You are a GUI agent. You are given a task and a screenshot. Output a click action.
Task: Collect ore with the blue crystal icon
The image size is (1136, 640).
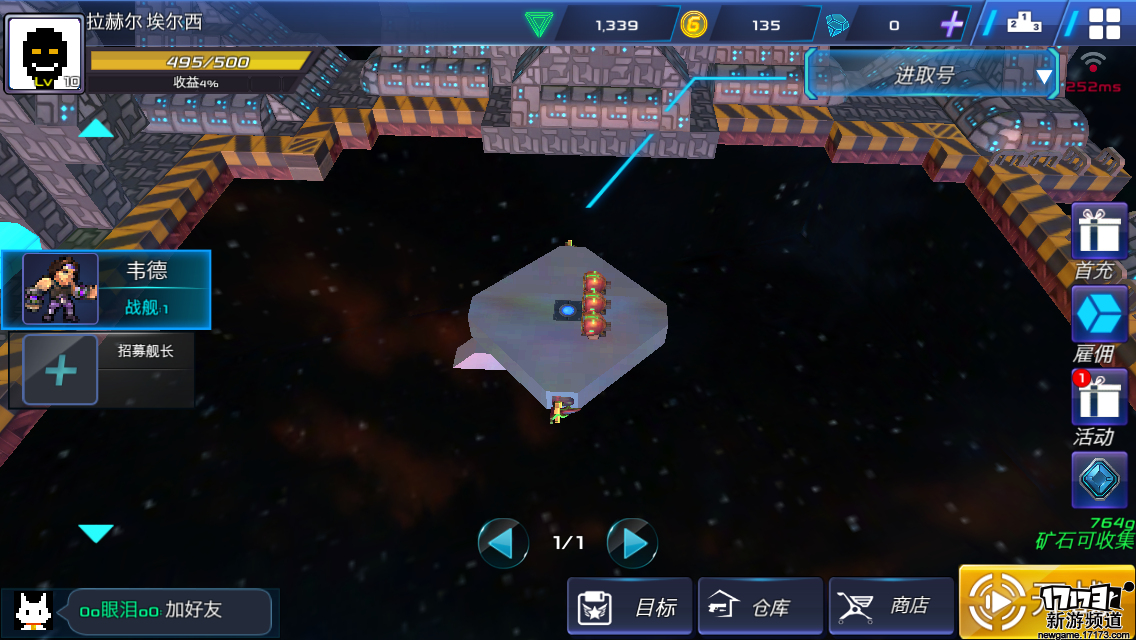(x=1099, y=480)
